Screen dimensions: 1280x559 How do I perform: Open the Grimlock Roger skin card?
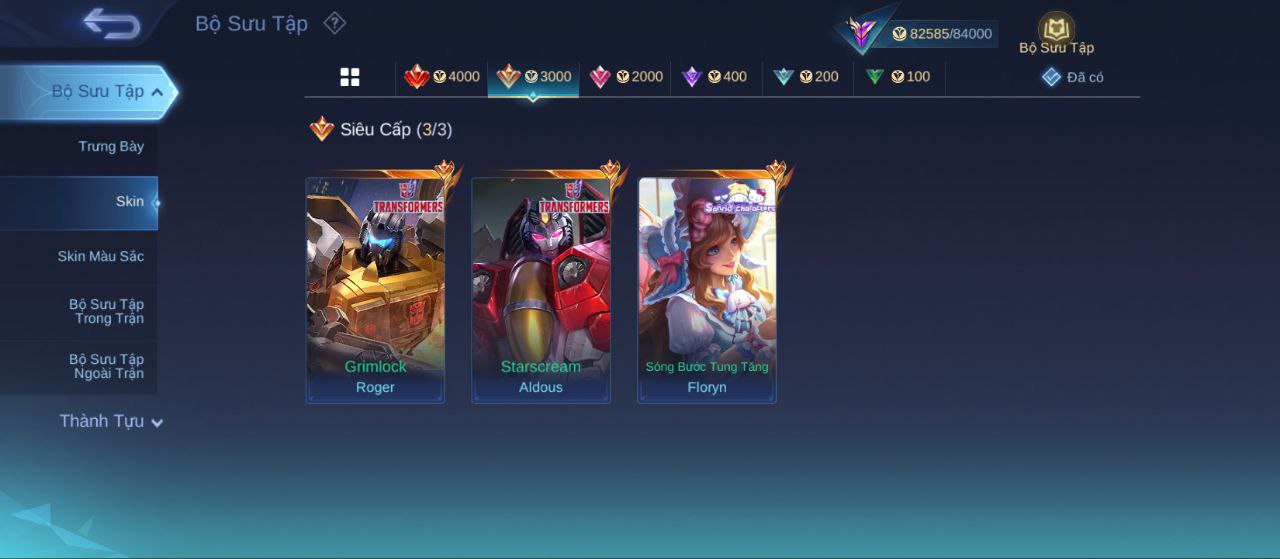375,290
